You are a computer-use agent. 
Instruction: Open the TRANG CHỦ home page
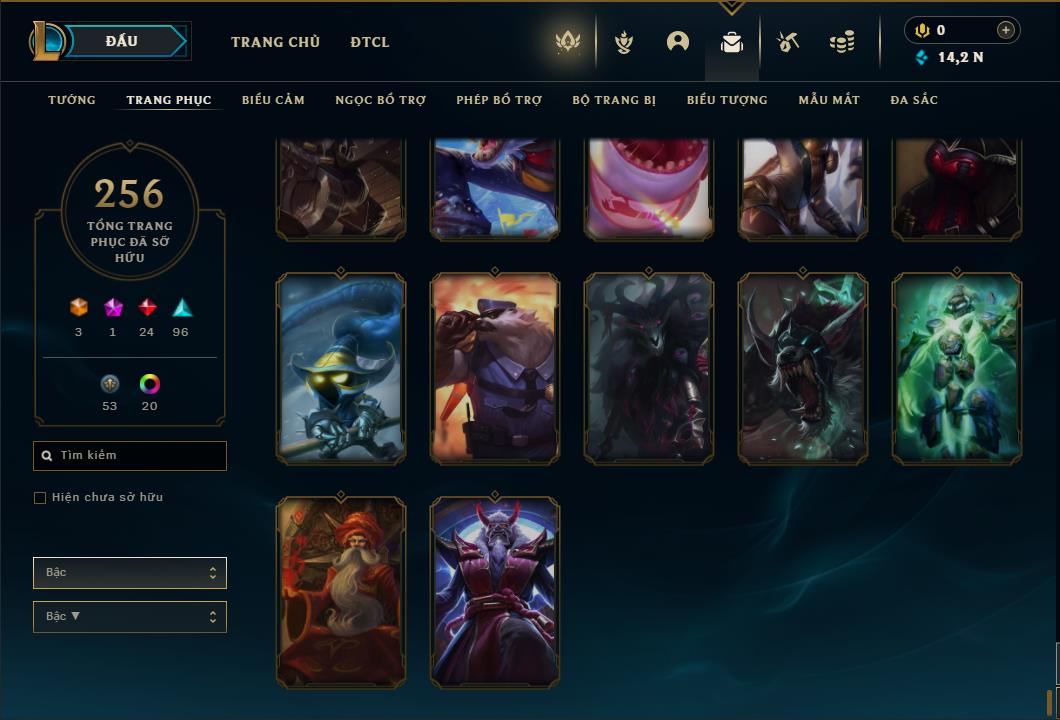(275, 42)
